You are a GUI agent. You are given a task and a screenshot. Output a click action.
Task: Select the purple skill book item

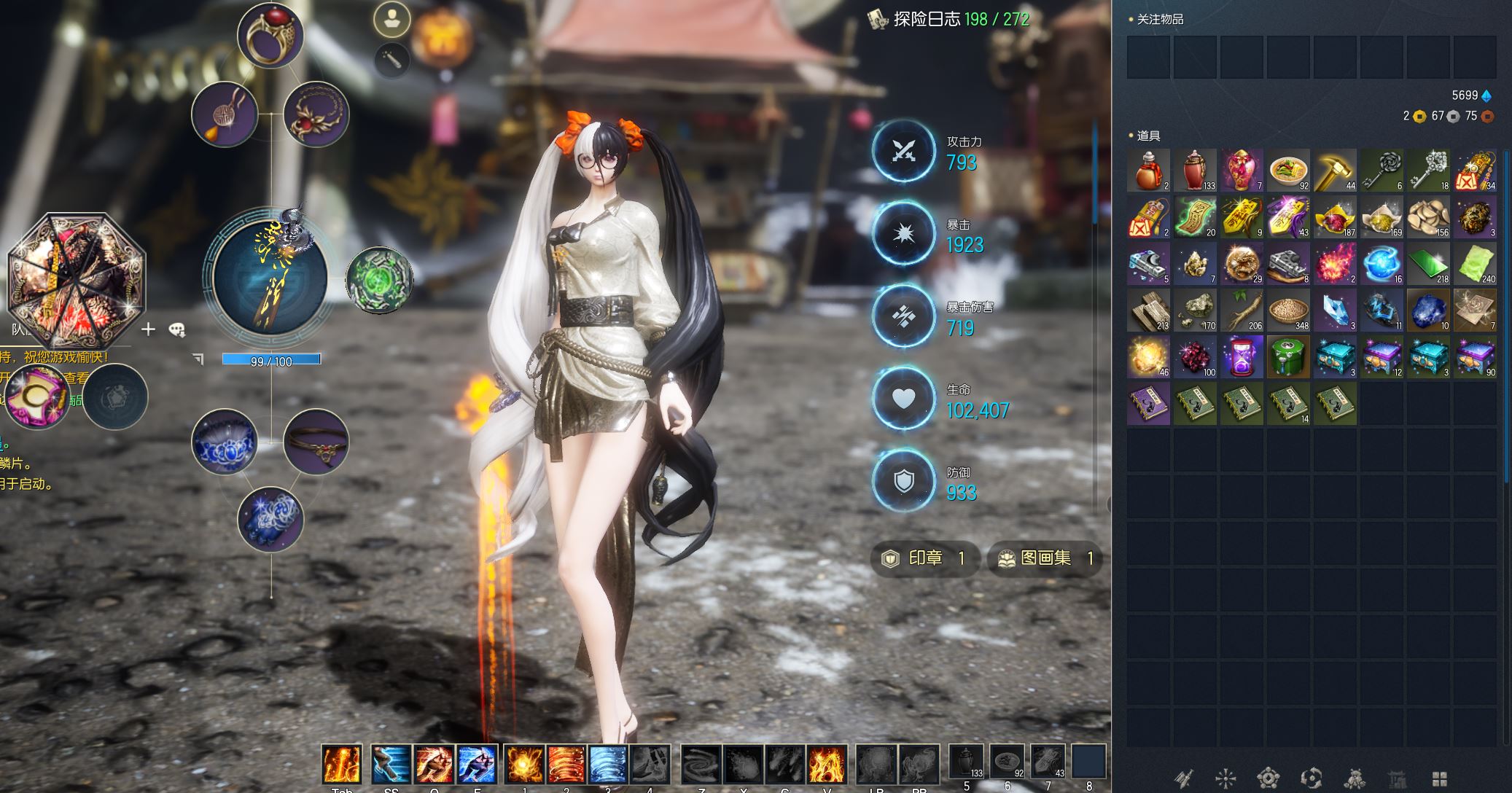tap(1148, 404)
